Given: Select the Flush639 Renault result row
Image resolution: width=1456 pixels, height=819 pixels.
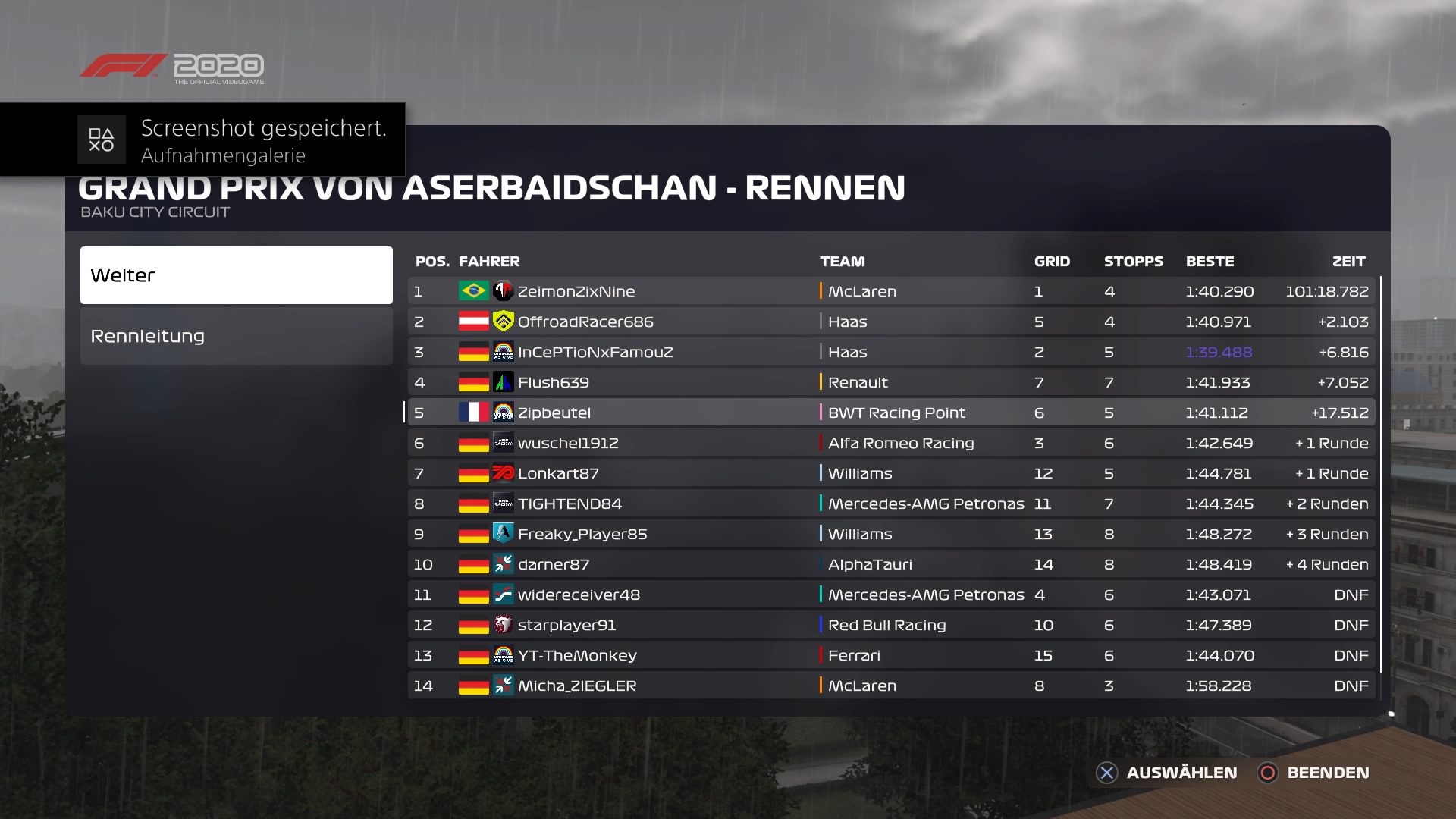Looking at the screenshot, I should (x=891, y=382).
